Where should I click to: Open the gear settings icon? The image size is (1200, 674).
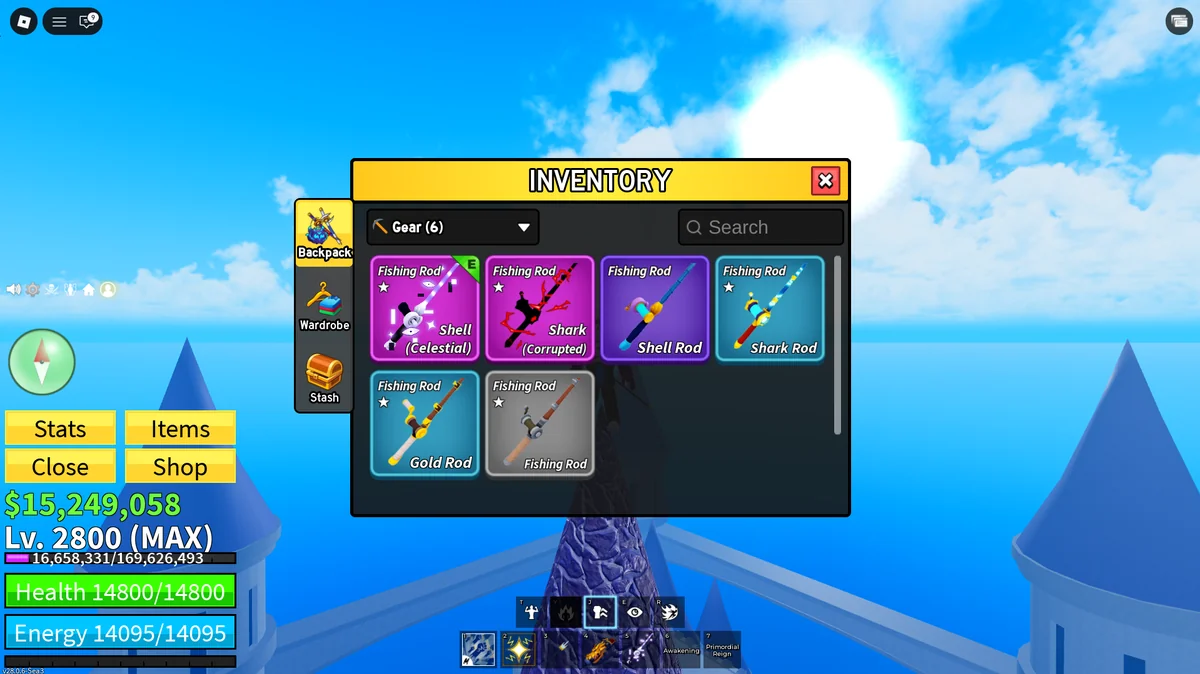pyautogui.click(x=32, y=290)
